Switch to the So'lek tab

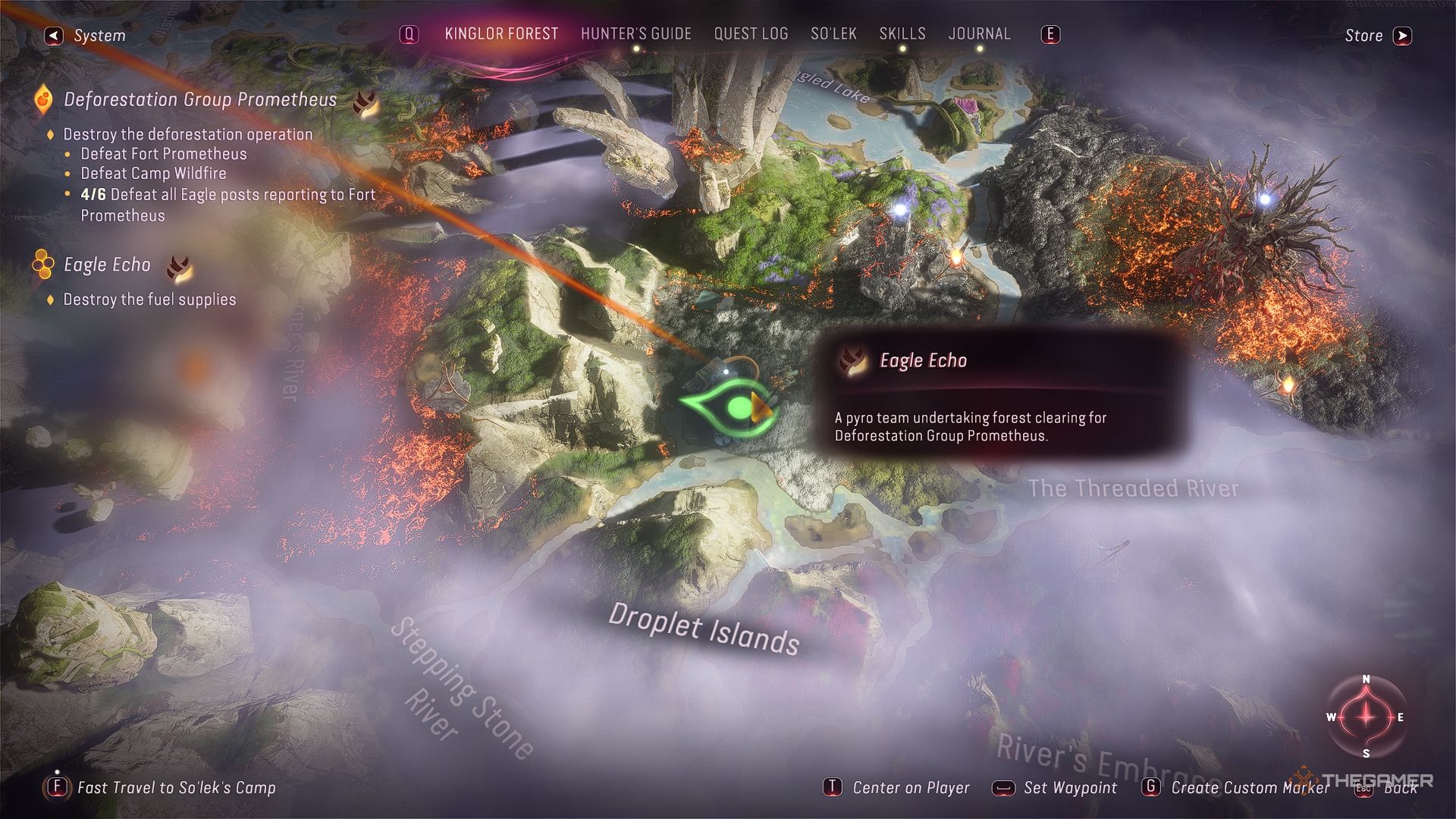coord(833,34)
